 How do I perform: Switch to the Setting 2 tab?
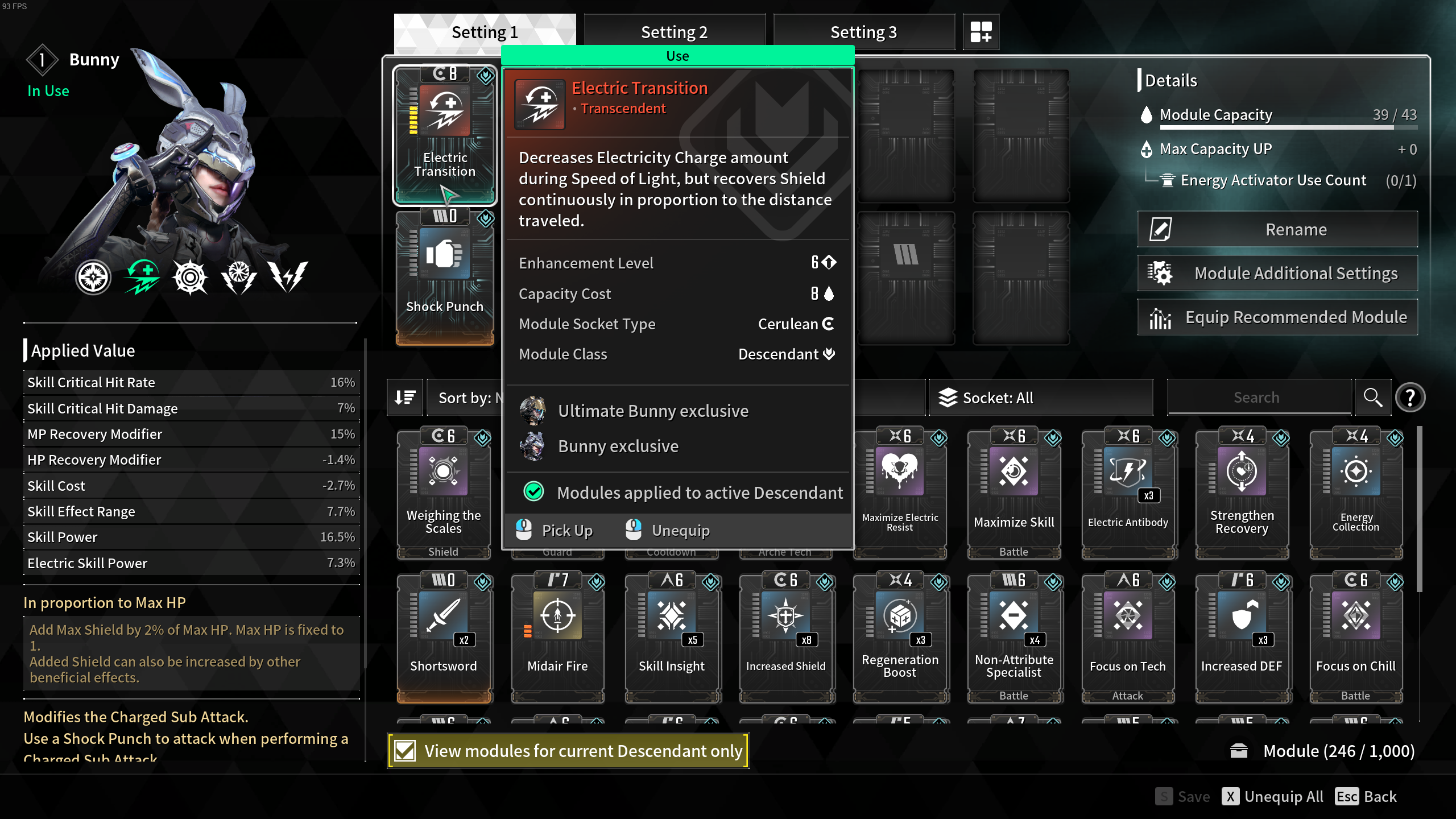(x=674, y=32)
